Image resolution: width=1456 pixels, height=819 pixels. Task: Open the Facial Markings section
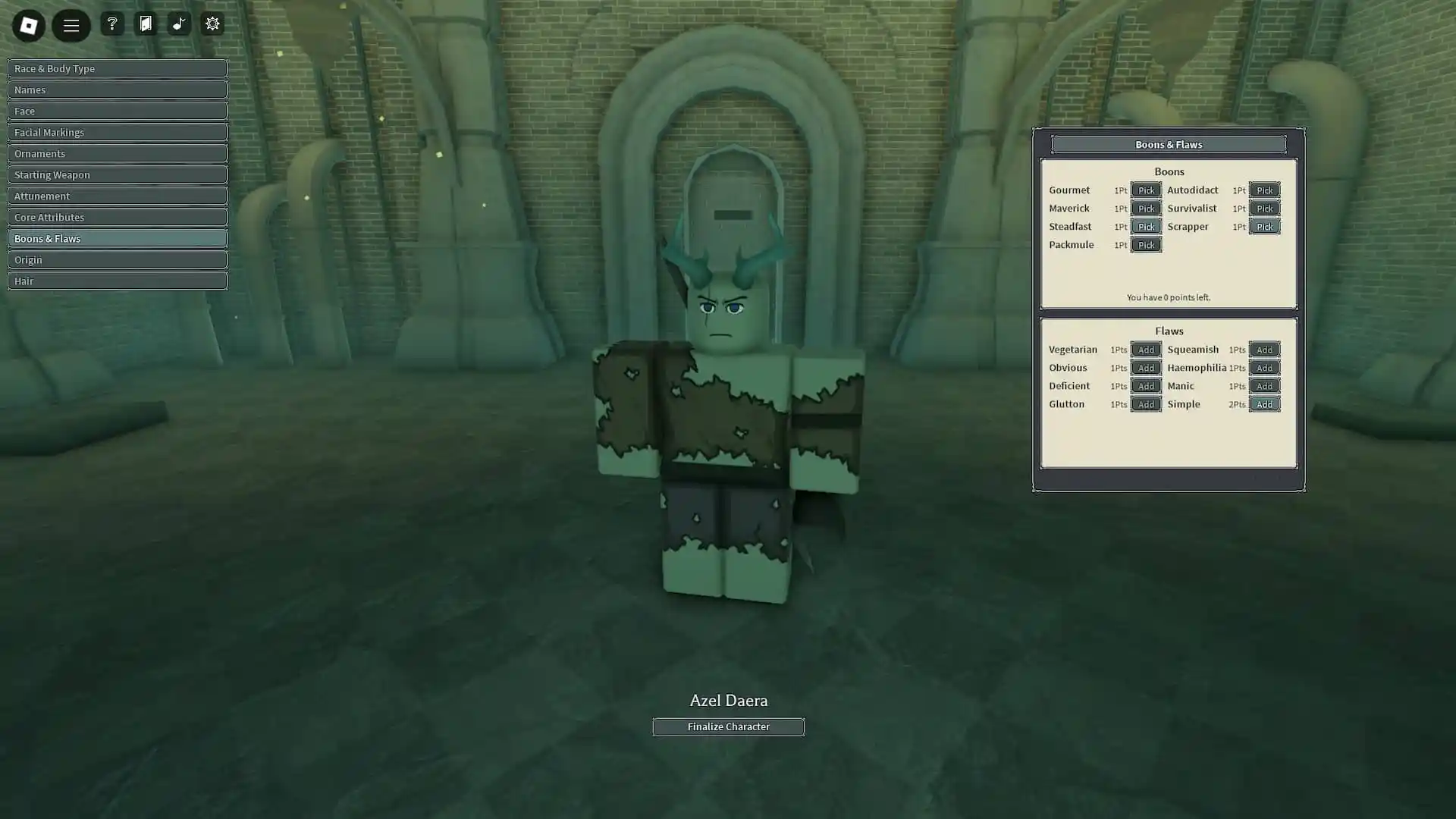[x=118, y=132]
